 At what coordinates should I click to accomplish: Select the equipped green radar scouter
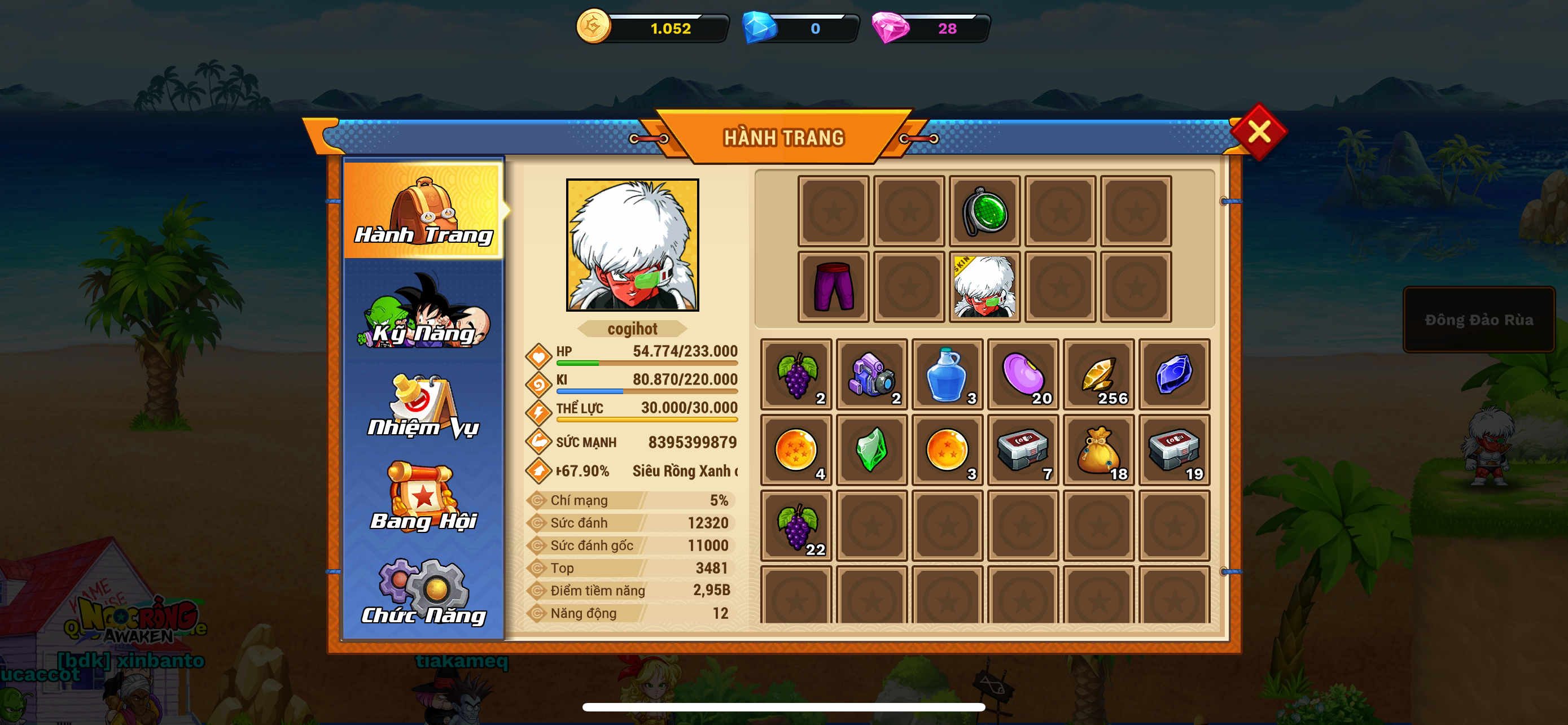point(984,211)
